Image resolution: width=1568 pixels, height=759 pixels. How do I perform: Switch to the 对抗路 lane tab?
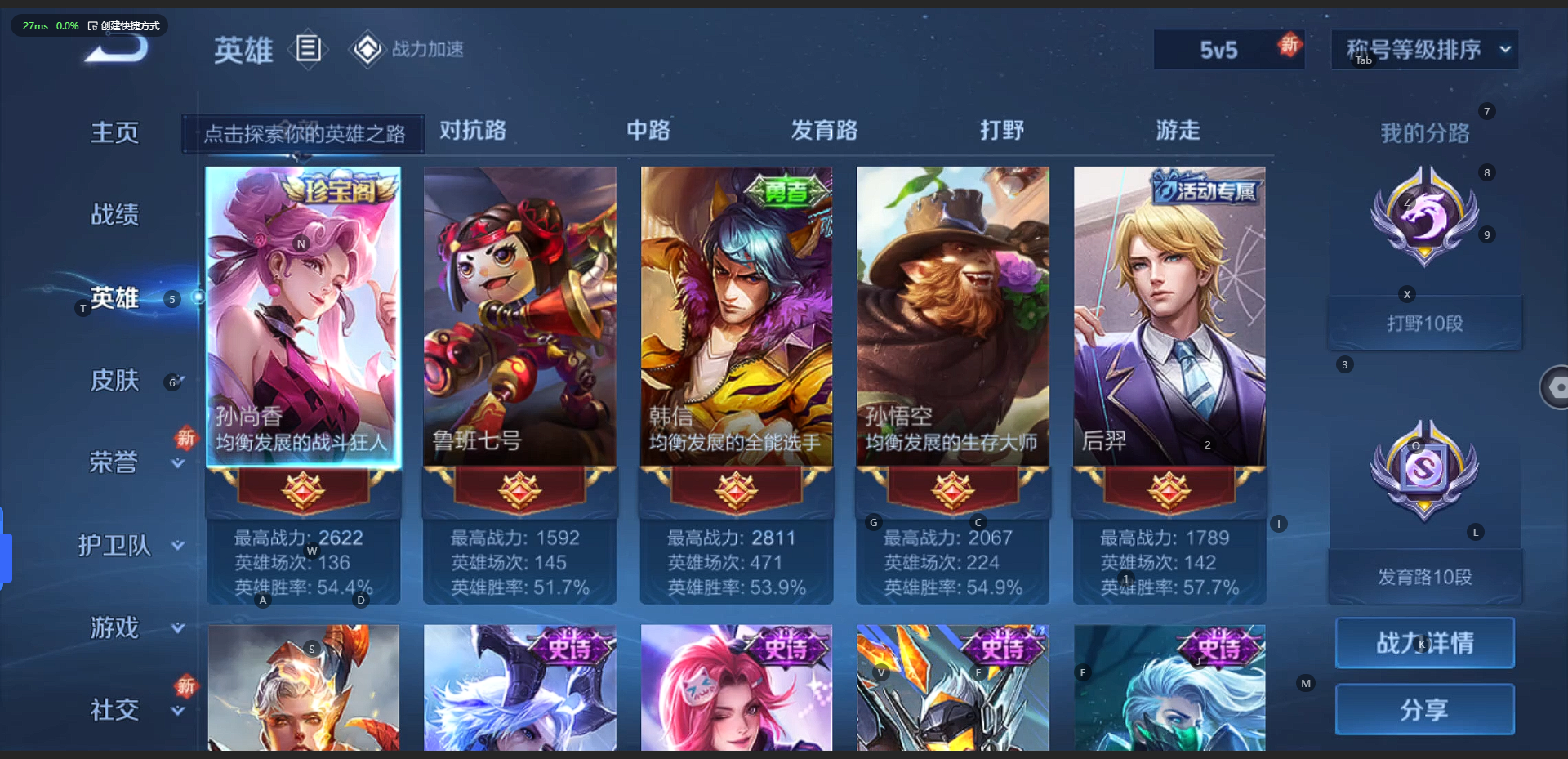pos(473,131)
